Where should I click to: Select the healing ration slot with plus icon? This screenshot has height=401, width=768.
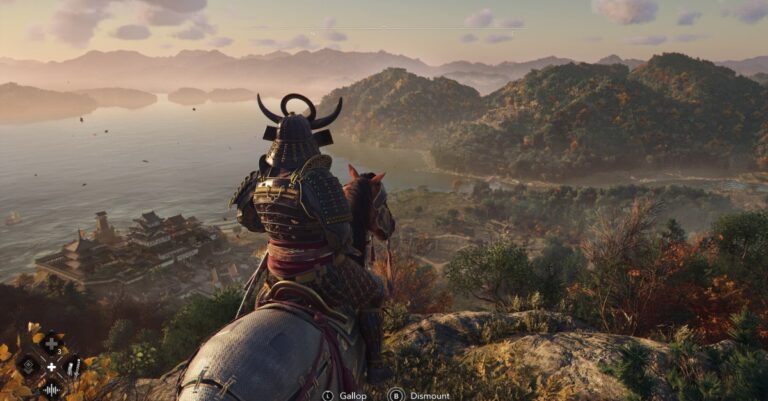click(51, 344)
